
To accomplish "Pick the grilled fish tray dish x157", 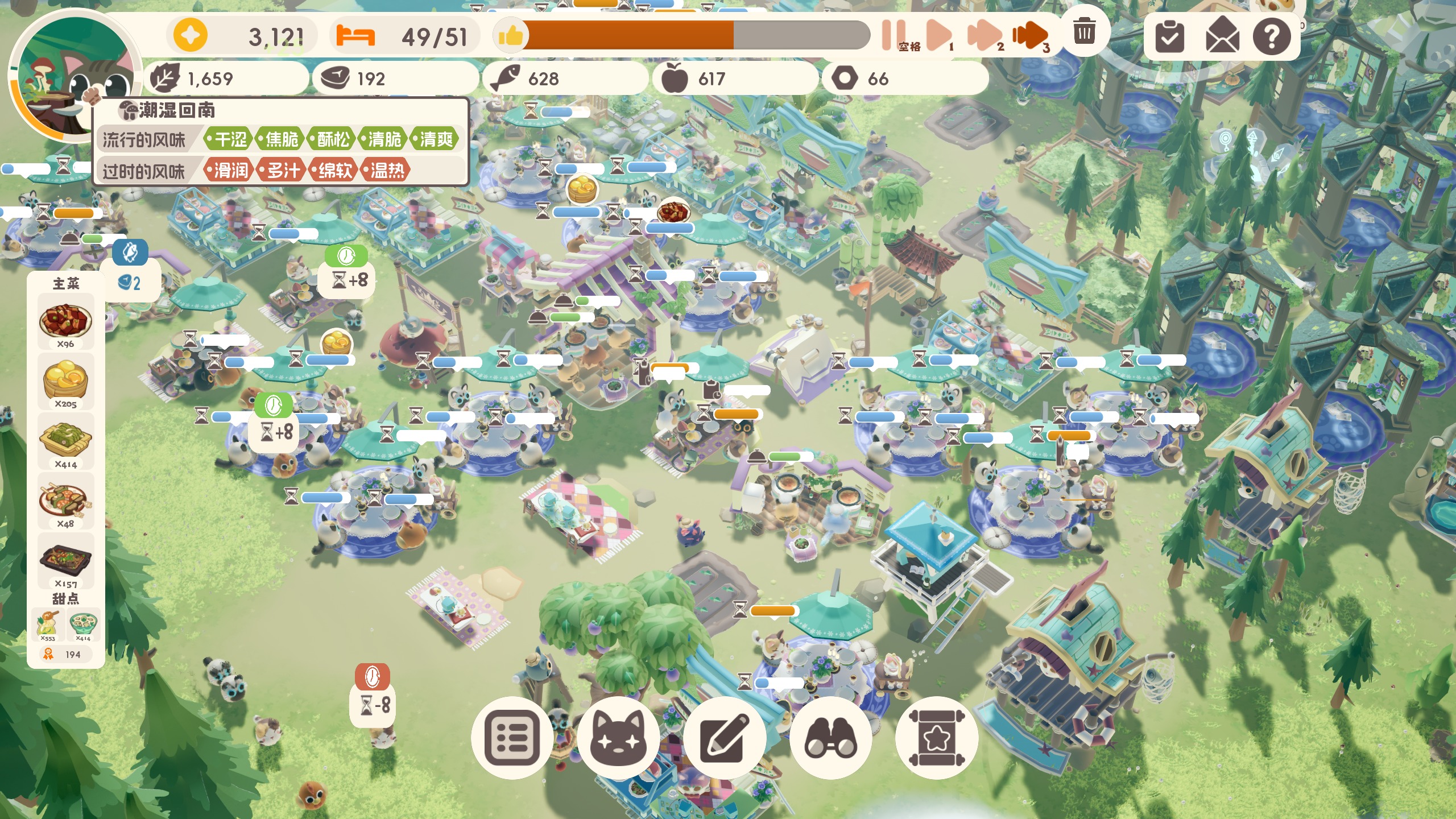I will tap(65, 561).
